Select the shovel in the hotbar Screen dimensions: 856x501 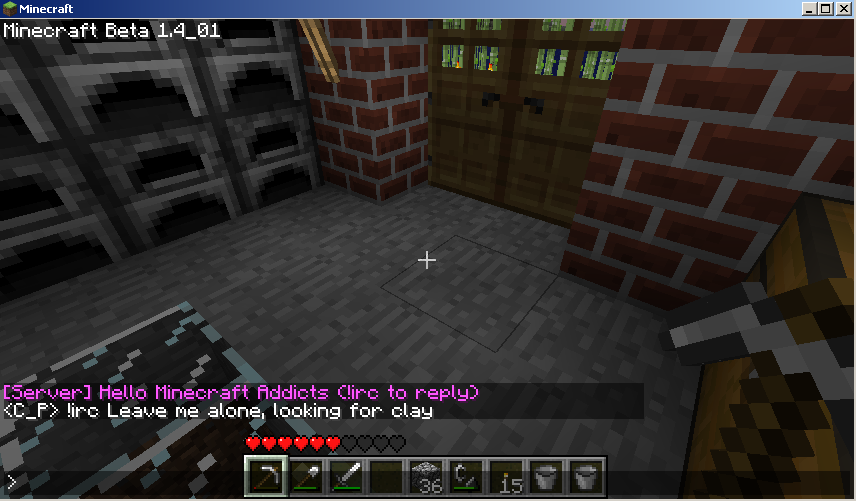click(306, 479)
